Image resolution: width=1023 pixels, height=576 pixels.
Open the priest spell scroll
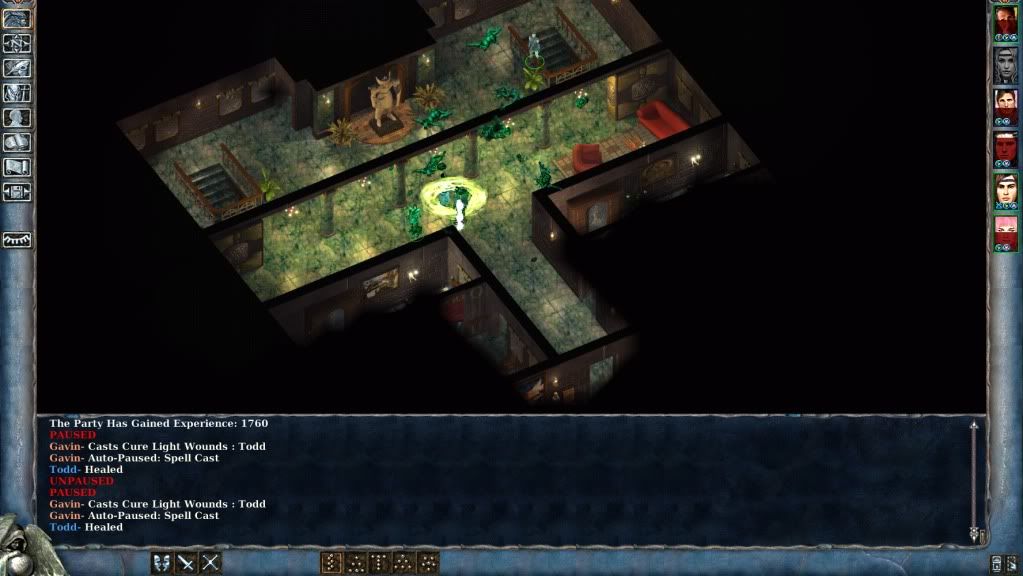point(17,167)
